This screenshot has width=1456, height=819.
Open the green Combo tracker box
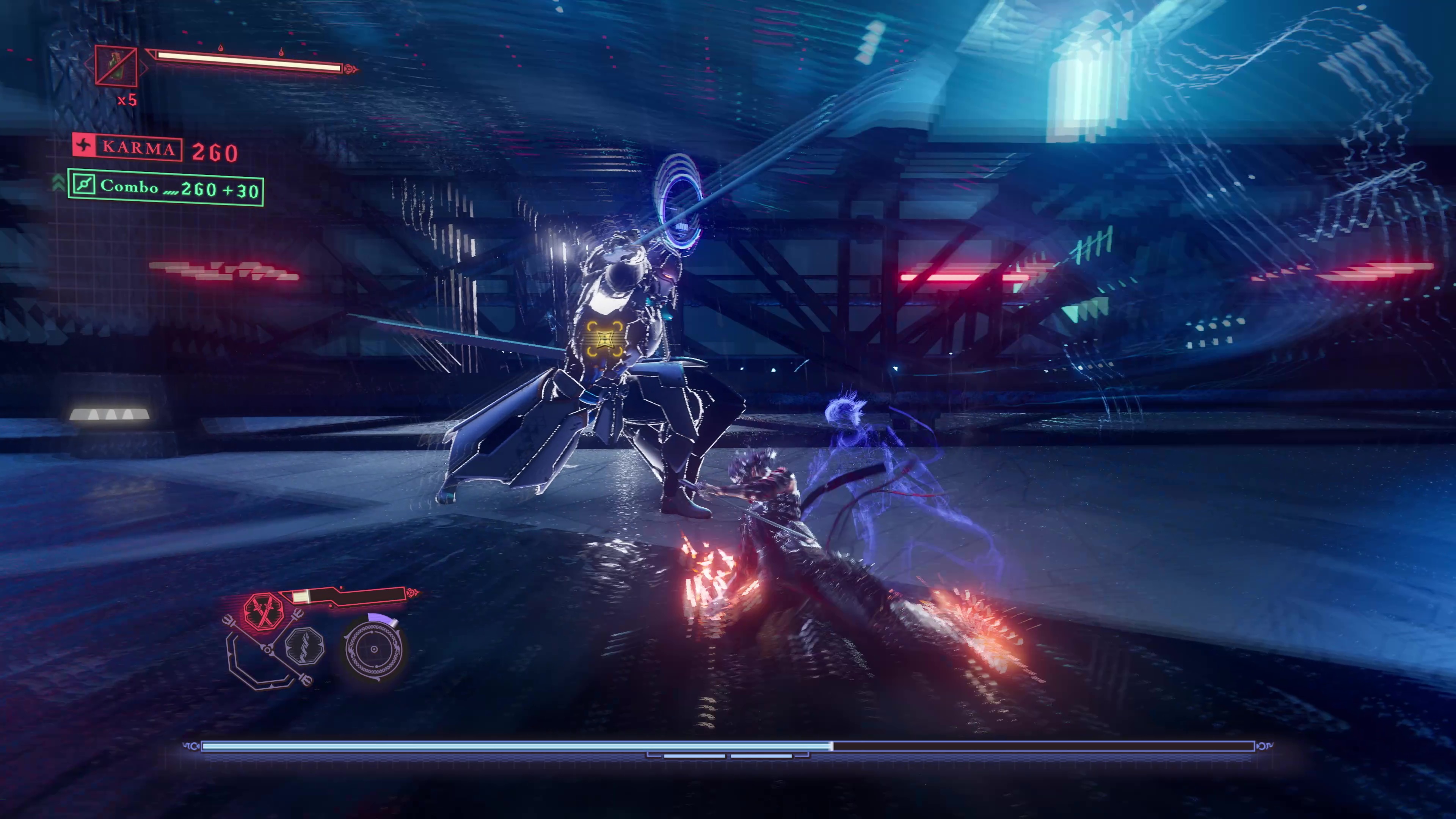click(x=166, y=188)
